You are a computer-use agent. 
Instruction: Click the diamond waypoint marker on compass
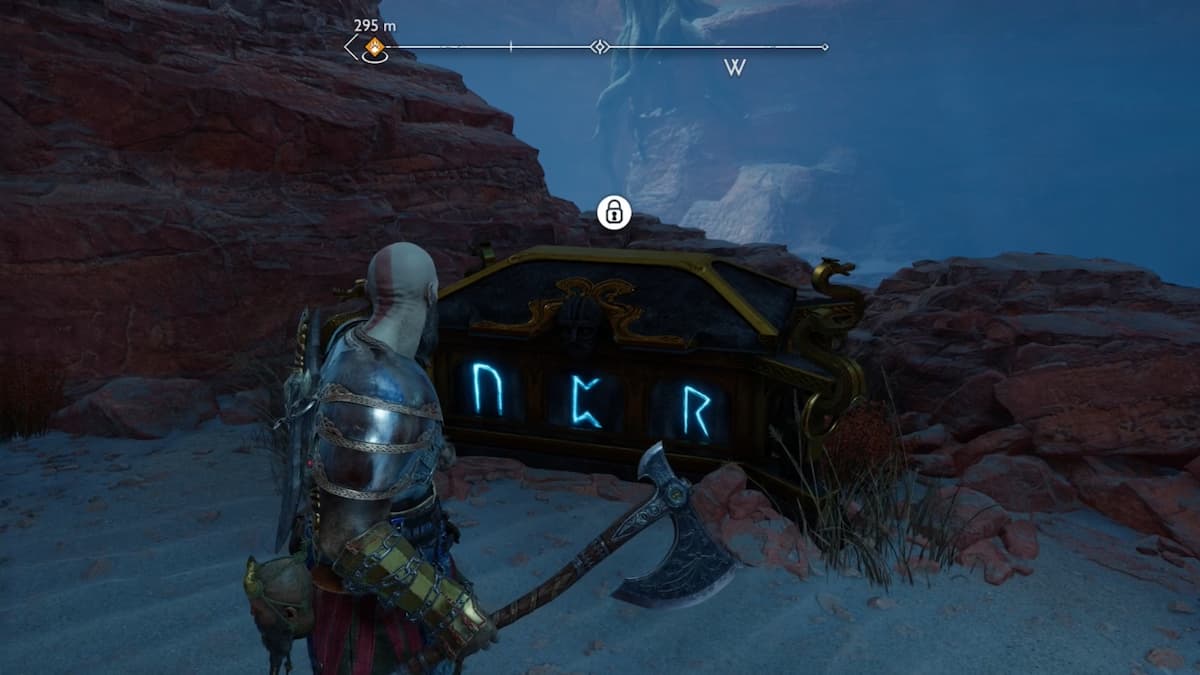click(x=599, y=47)
